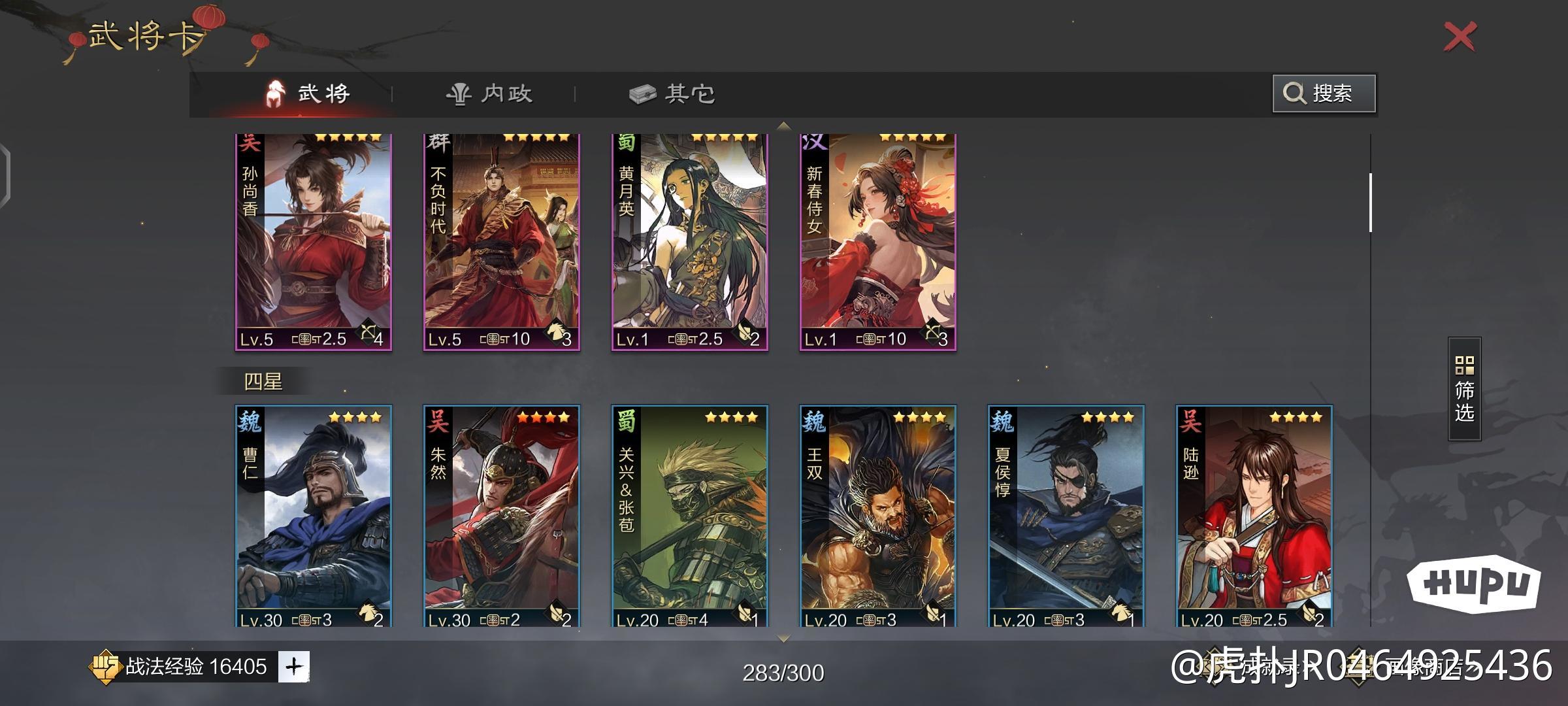The height and width of the screenshot is (706, 1568).
Task: Open the 内政 tab
Action: pyautogui.click(x=490, y=94)
